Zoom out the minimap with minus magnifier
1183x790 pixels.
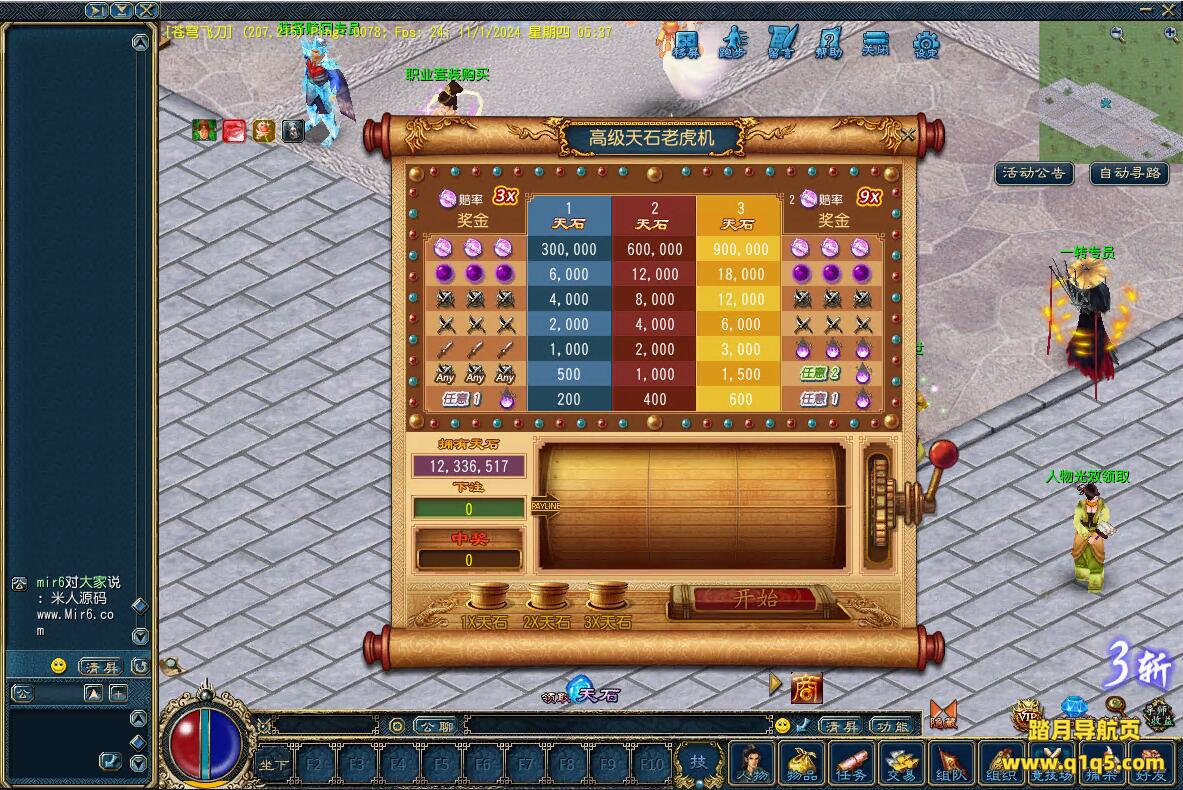[x=1117, y=33]
